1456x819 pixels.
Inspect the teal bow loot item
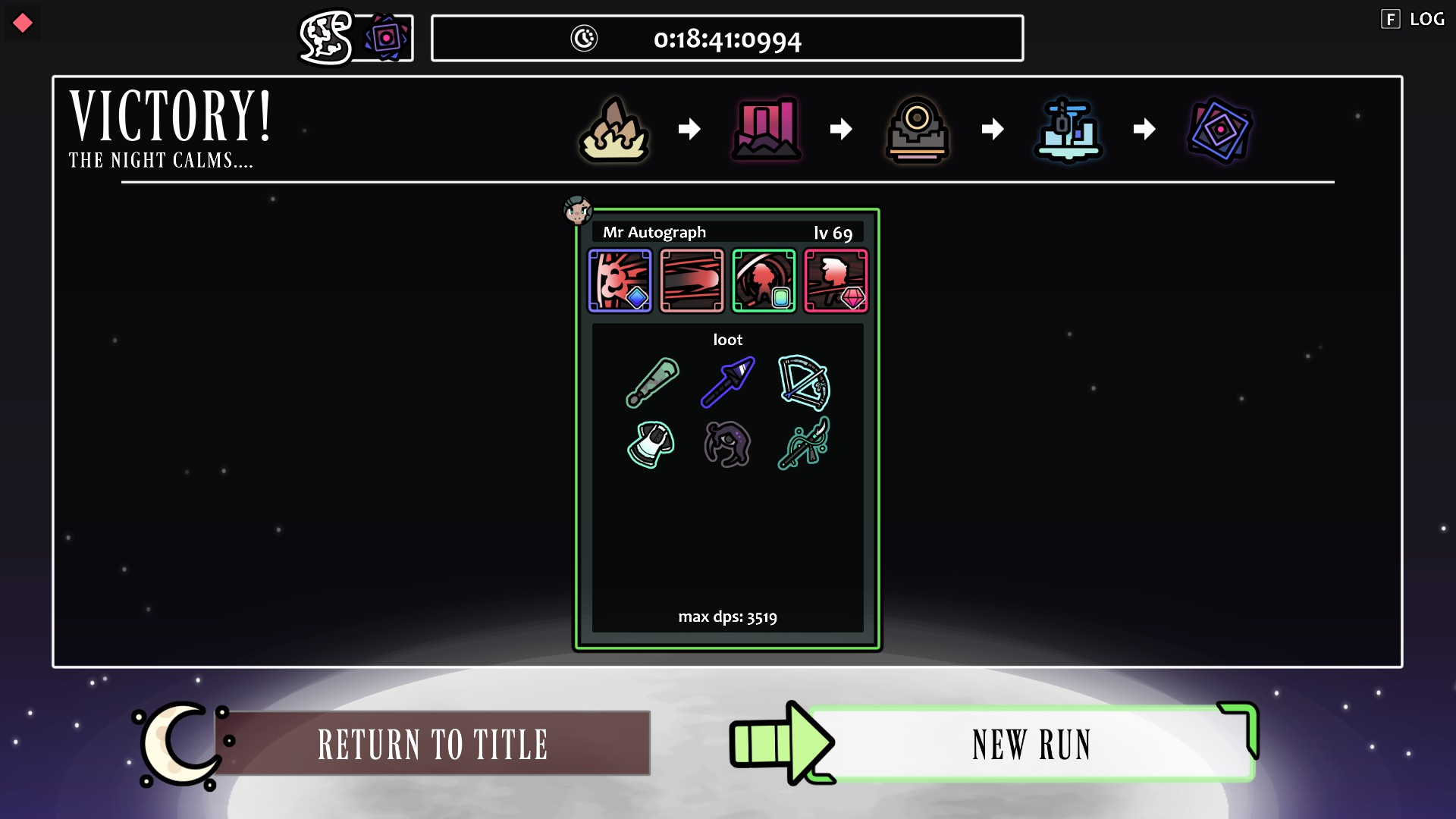click(x=804, y=382)
